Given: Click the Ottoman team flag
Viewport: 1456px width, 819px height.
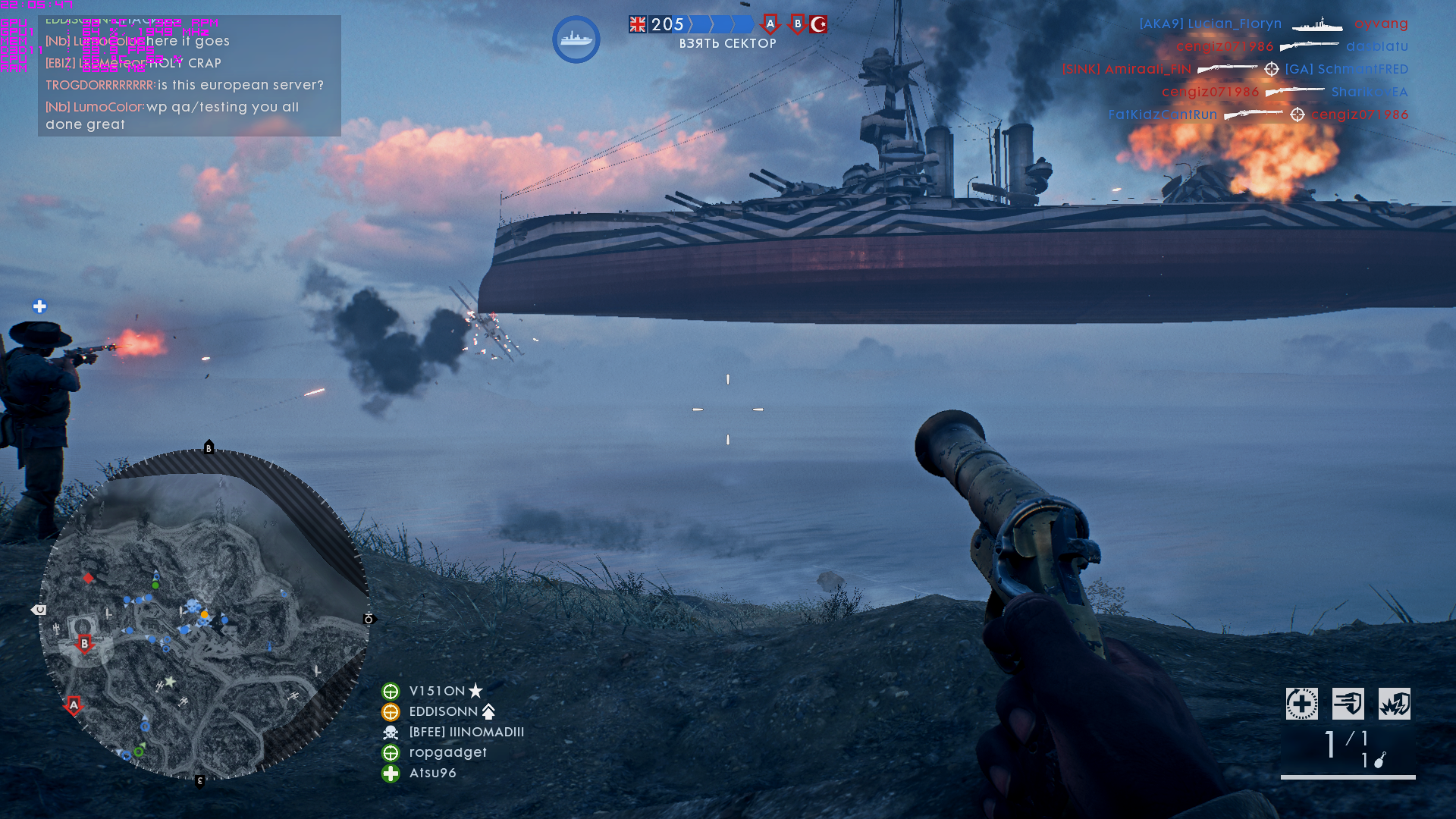Looking at the screenshot, I should tap(818, 24).
